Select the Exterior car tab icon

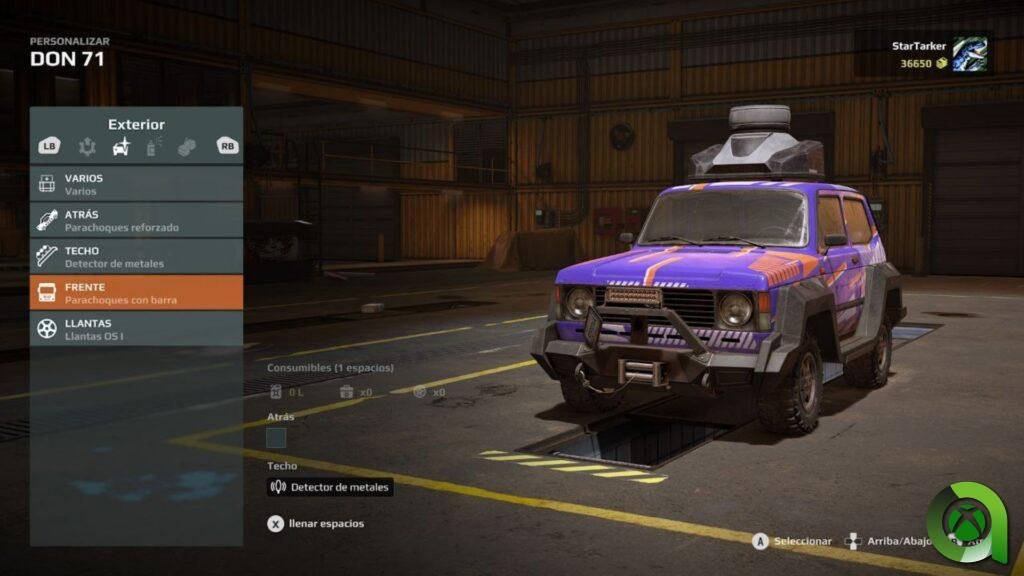tap(121, 147)
